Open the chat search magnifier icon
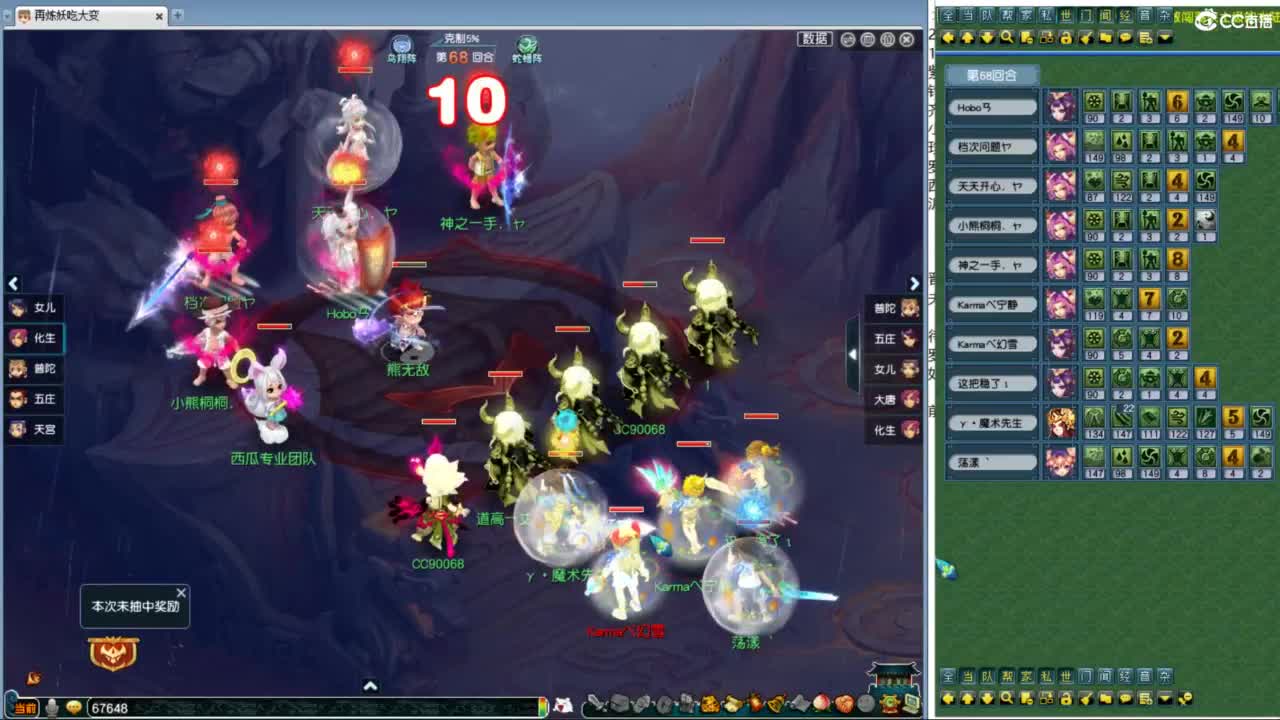Screen dimensions: 1280x720 click(x=1005, y=36)
